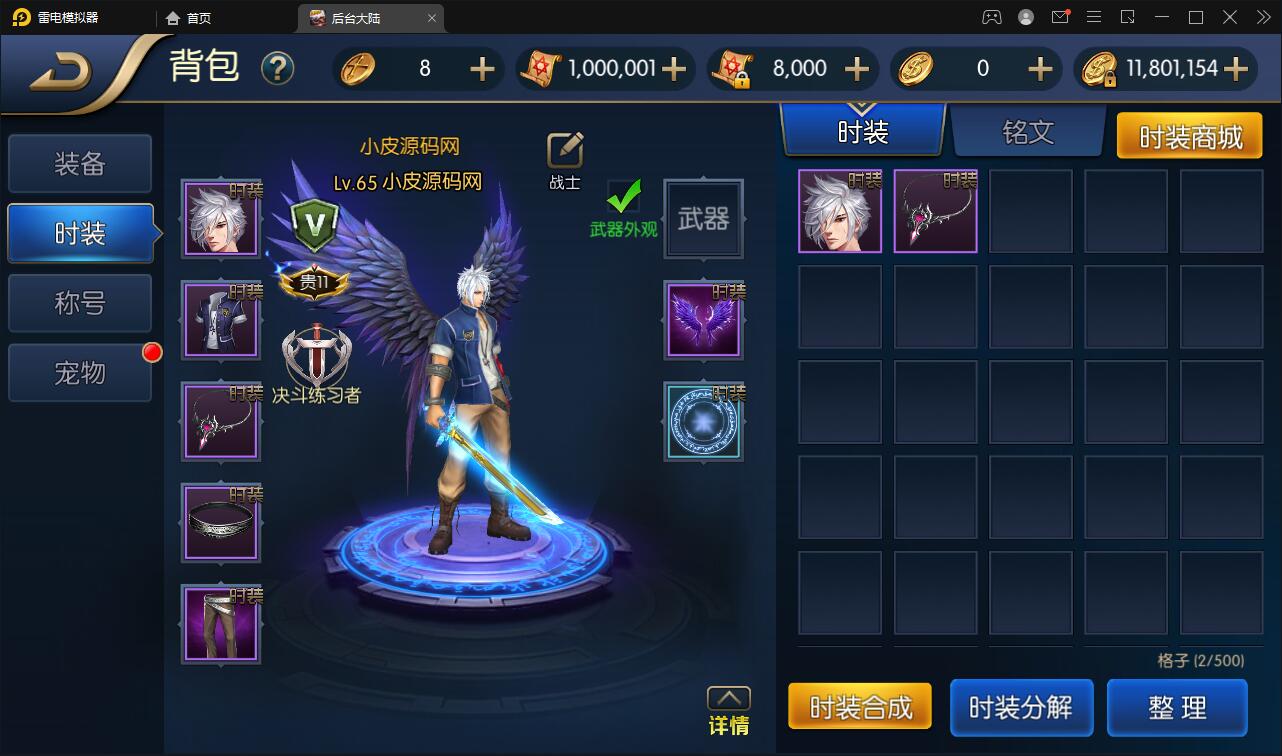The height and width of the screenshot is (756, 1282).
Task: Toggle the 武器外观 weapon appearance checkbox
Action: [624, 197]
